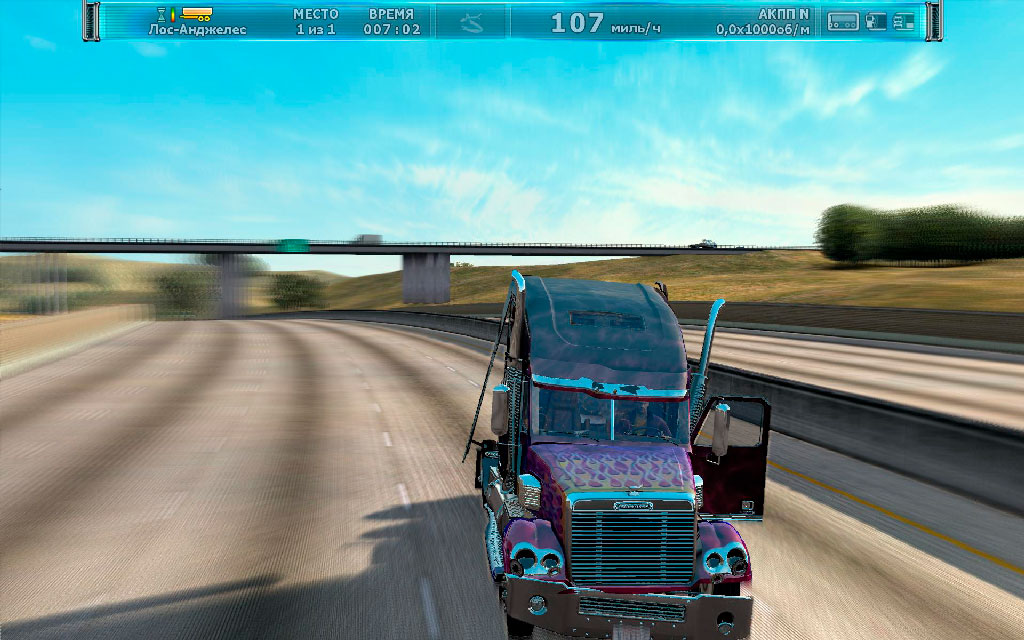The height and width of the screenshot is (640, 1024).
Task: Open the truck status panel icon
Action: pos(903,21)
